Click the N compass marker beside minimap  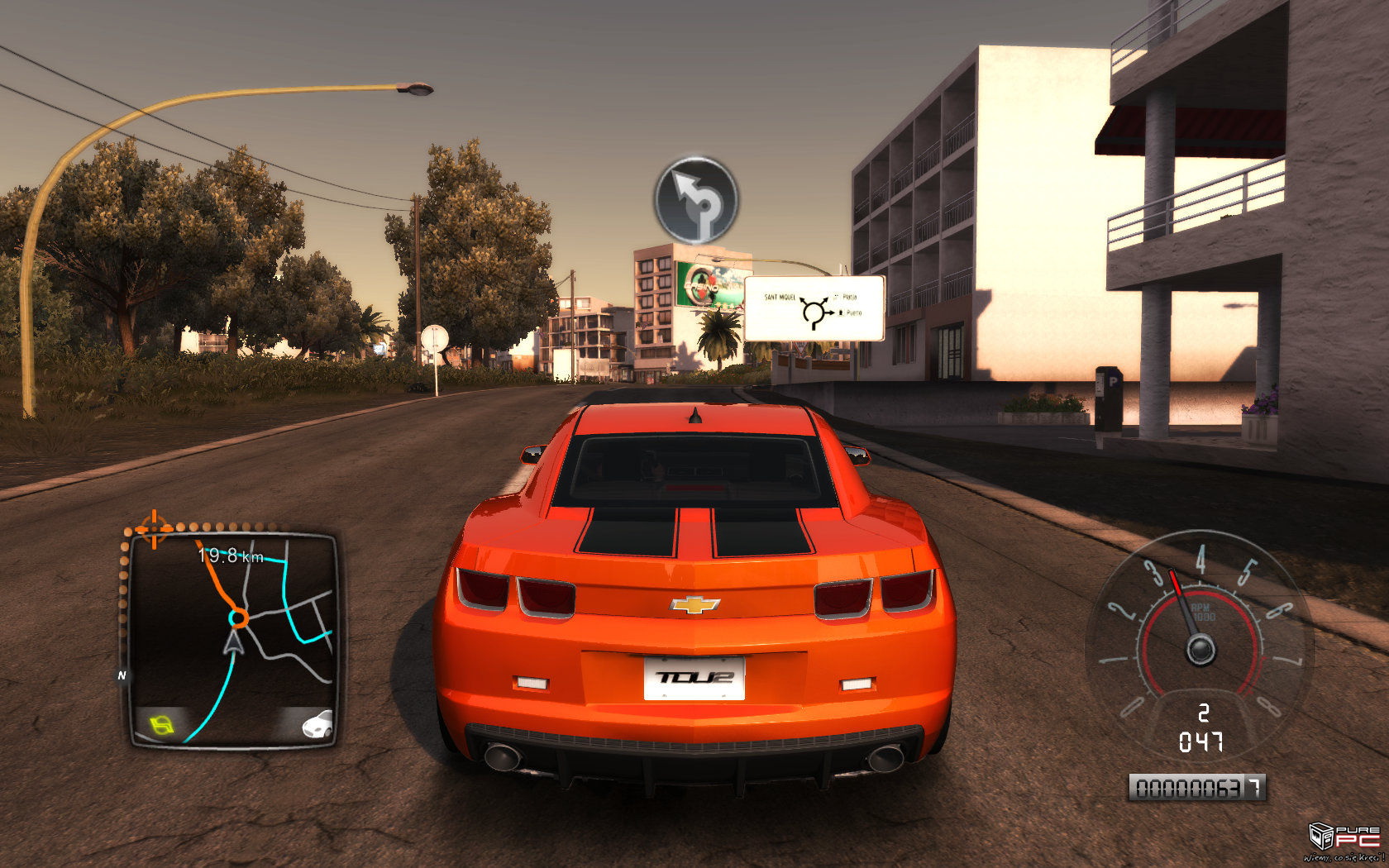(122, 675)
